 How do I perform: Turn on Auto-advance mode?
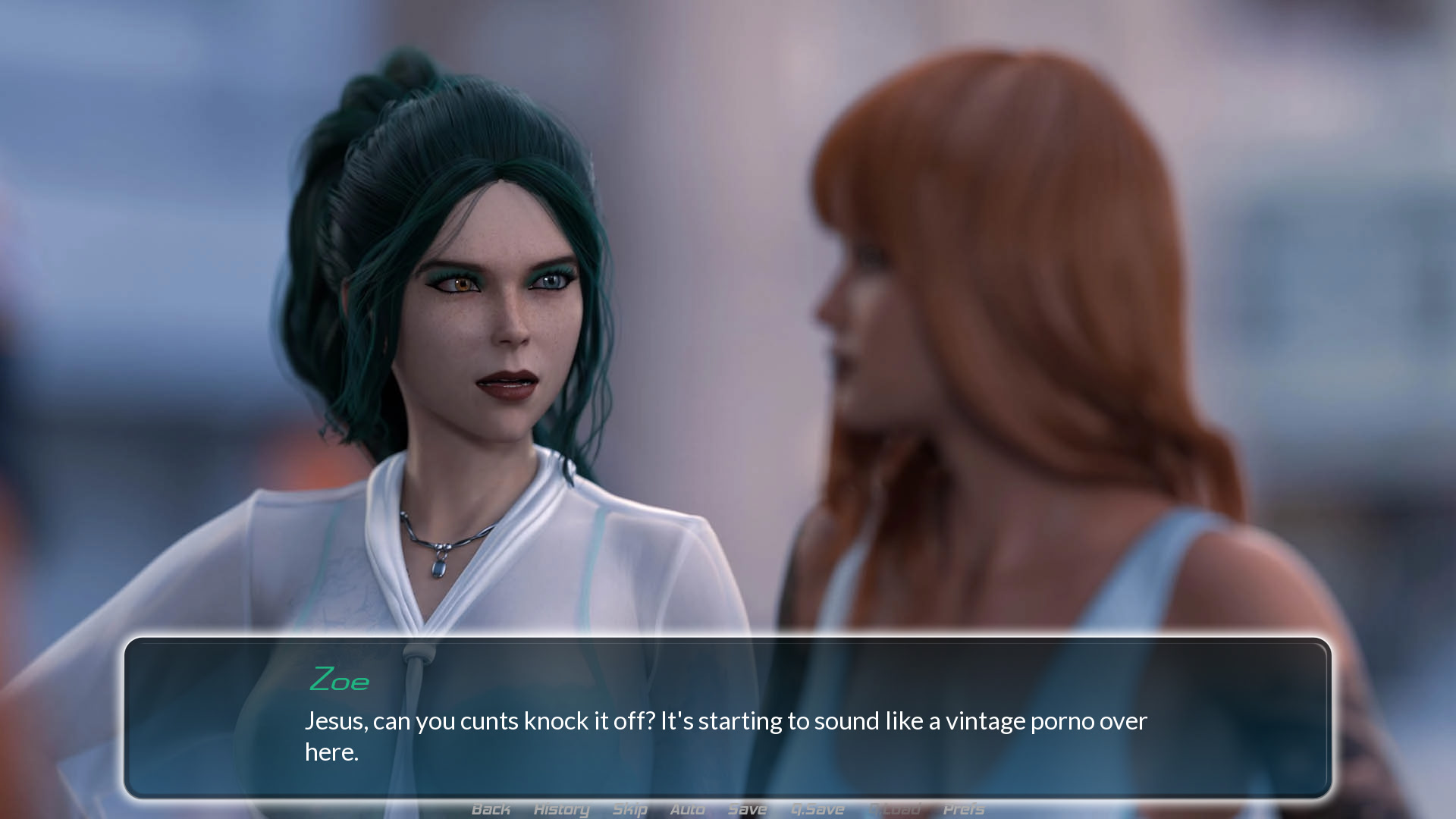coord(687,809)
